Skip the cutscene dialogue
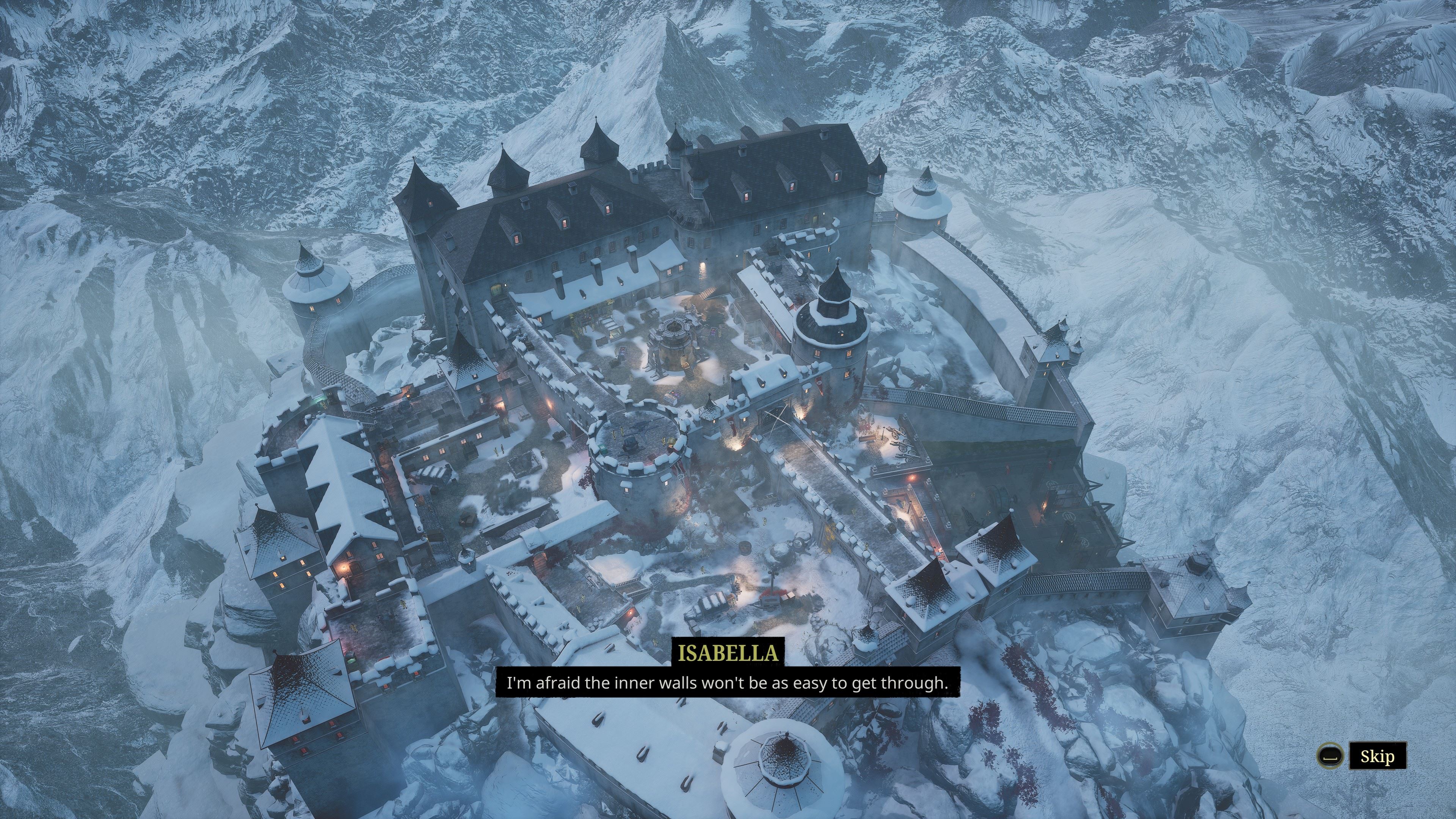Screen dimensions: 1456x819 1377,756
